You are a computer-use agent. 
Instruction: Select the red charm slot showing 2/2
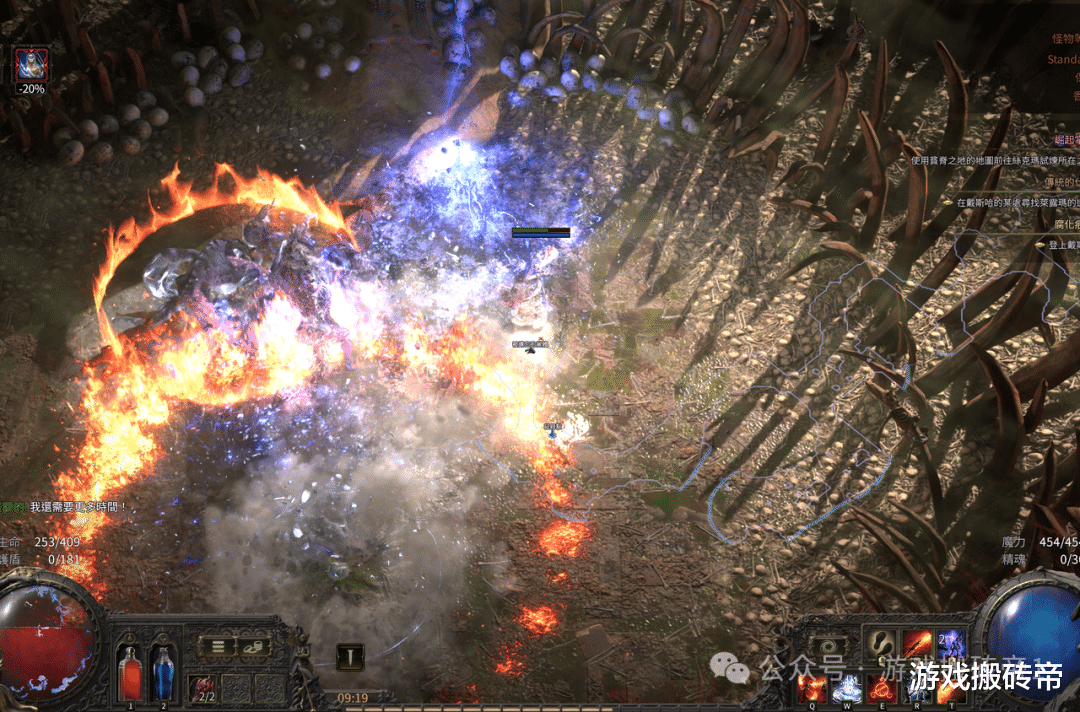coord(203,688)
